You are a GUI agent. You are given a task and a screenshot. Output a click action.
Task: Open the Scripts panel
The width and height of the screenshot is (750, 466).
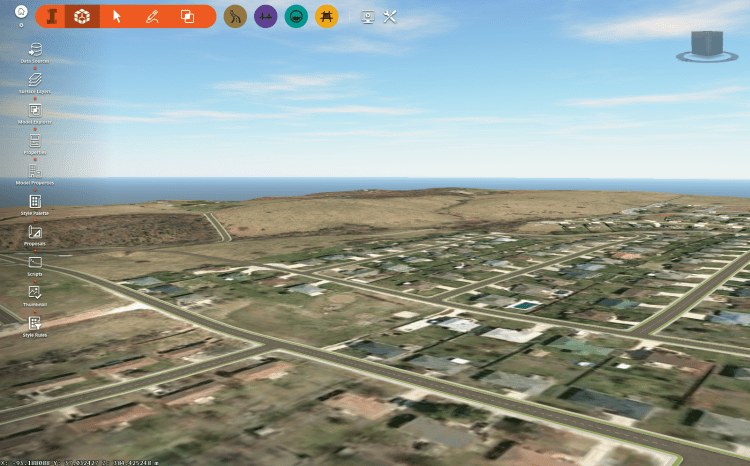[x=35, y=263]
